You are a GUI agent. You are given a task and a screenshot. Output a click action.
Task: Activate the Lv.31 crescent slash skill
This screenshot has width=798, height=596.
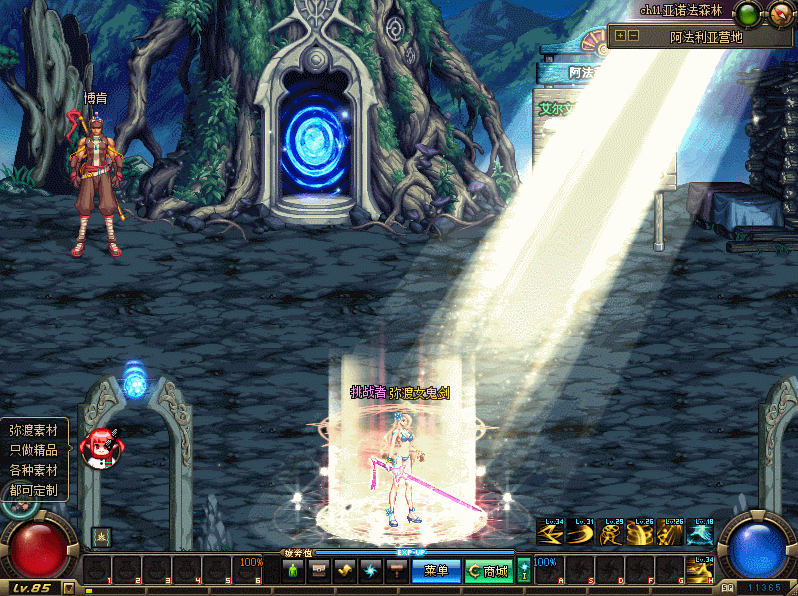[x=581, y=533]
